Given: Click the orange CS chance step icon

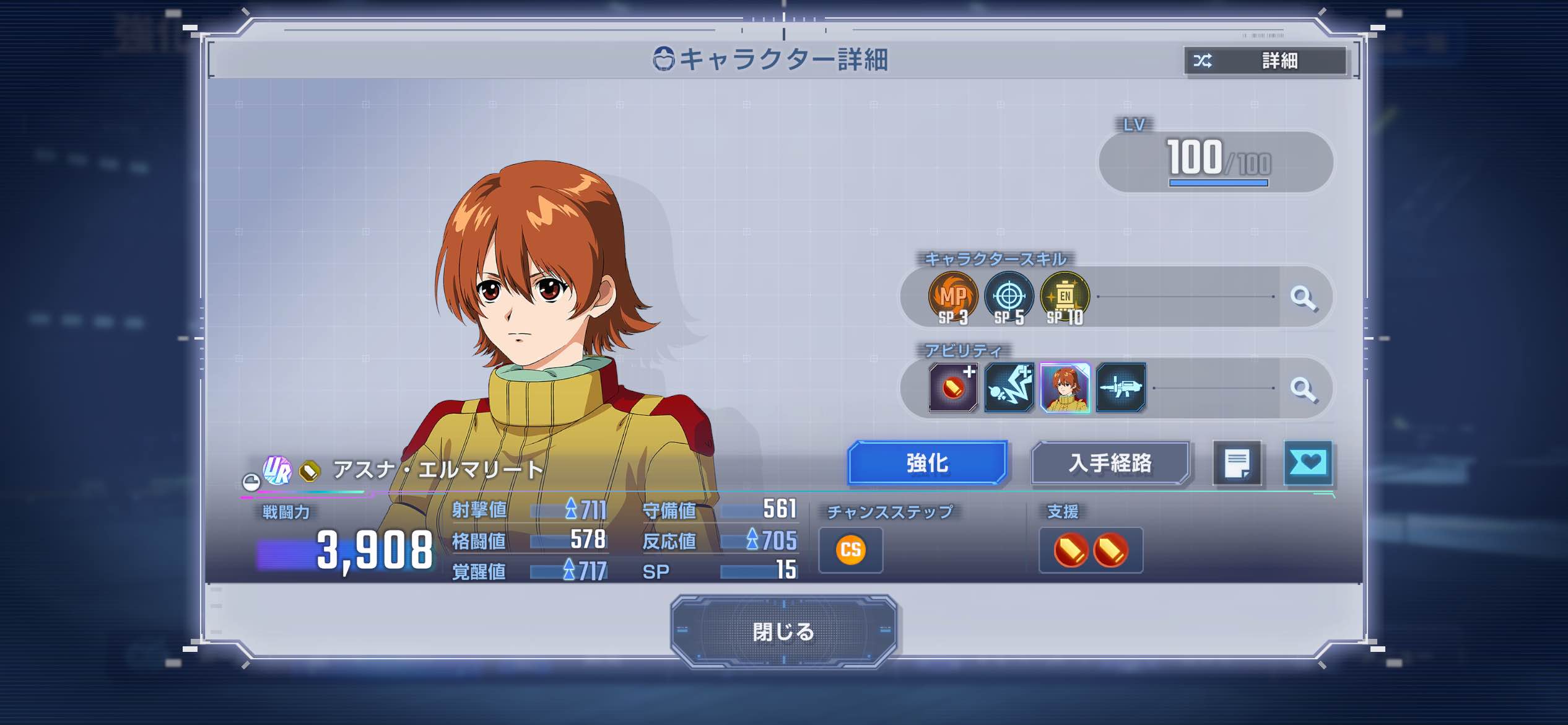Looking at the screenshot, I should click(850, 550).
